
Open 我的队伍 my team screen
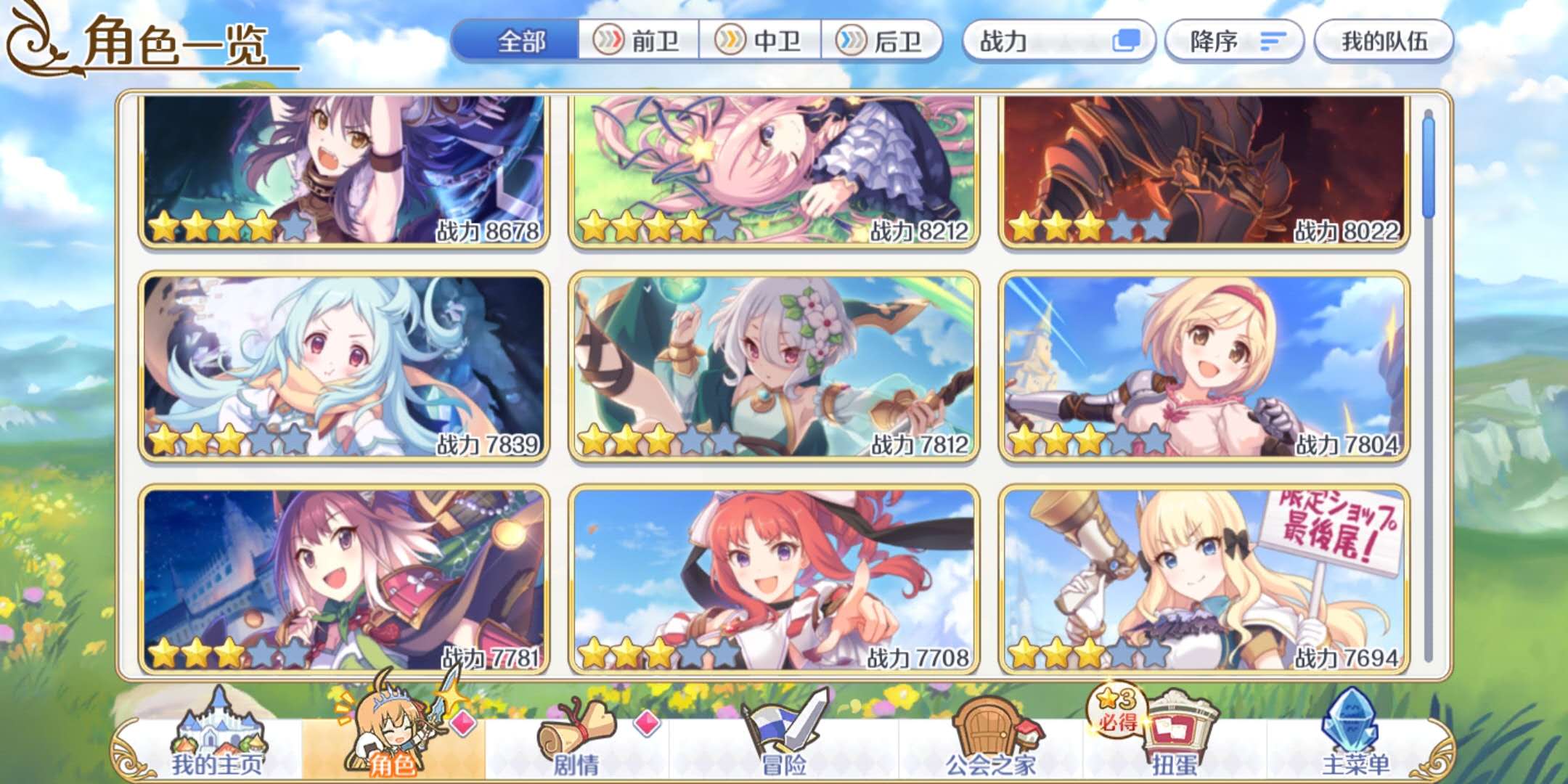1384,41
